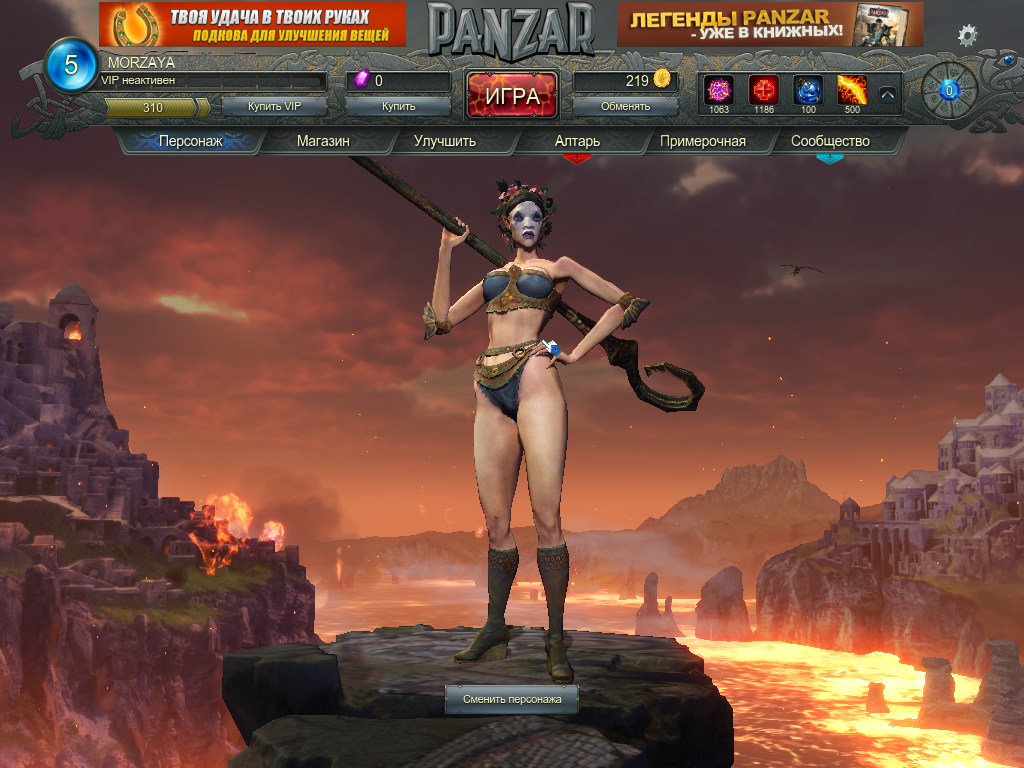Viewport: 1024px width, 768px height.
Task: Show the Сообщество tab
Action: tap(830, 141)
